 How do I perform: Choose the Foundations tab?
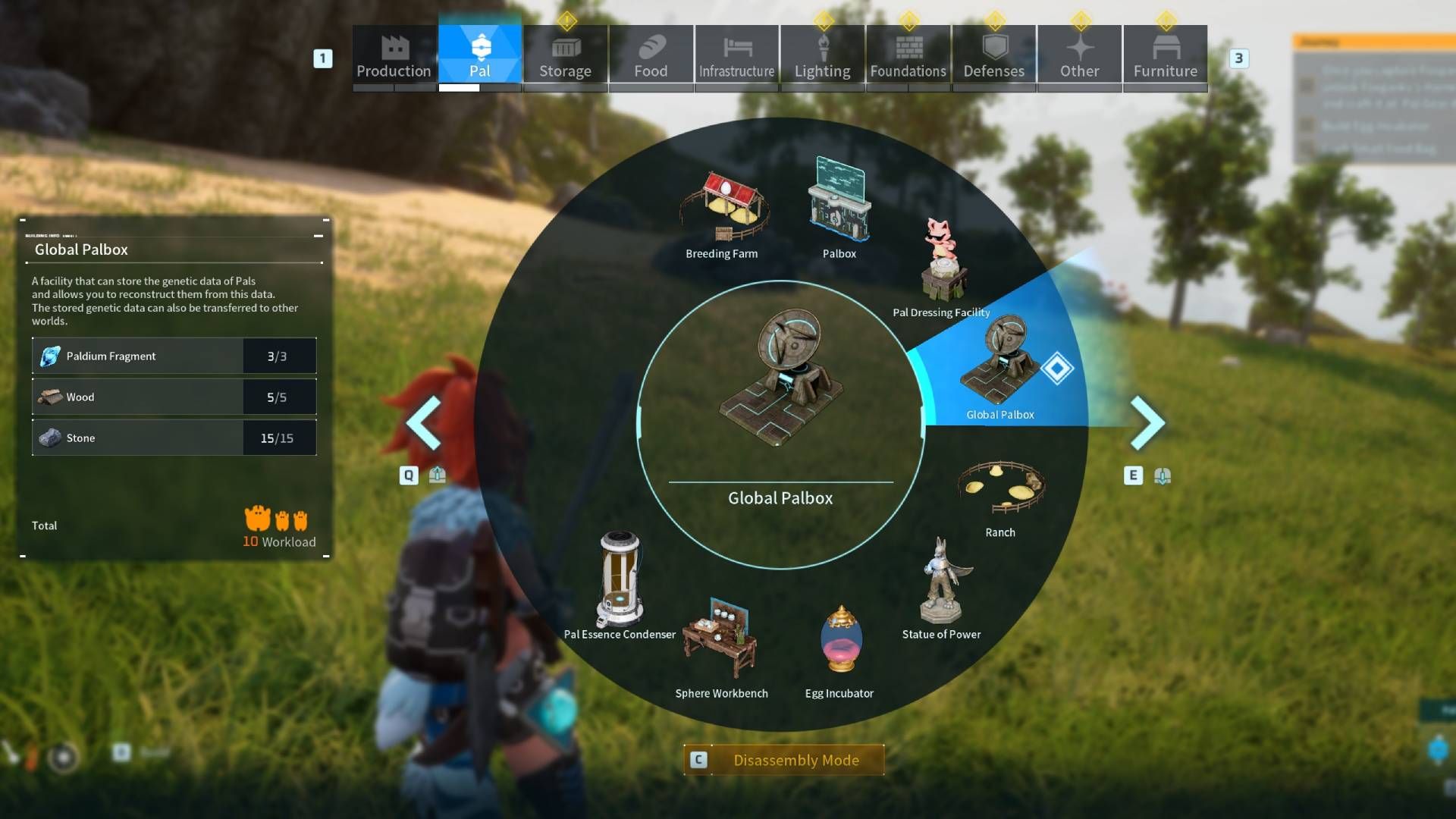point(908,56)
